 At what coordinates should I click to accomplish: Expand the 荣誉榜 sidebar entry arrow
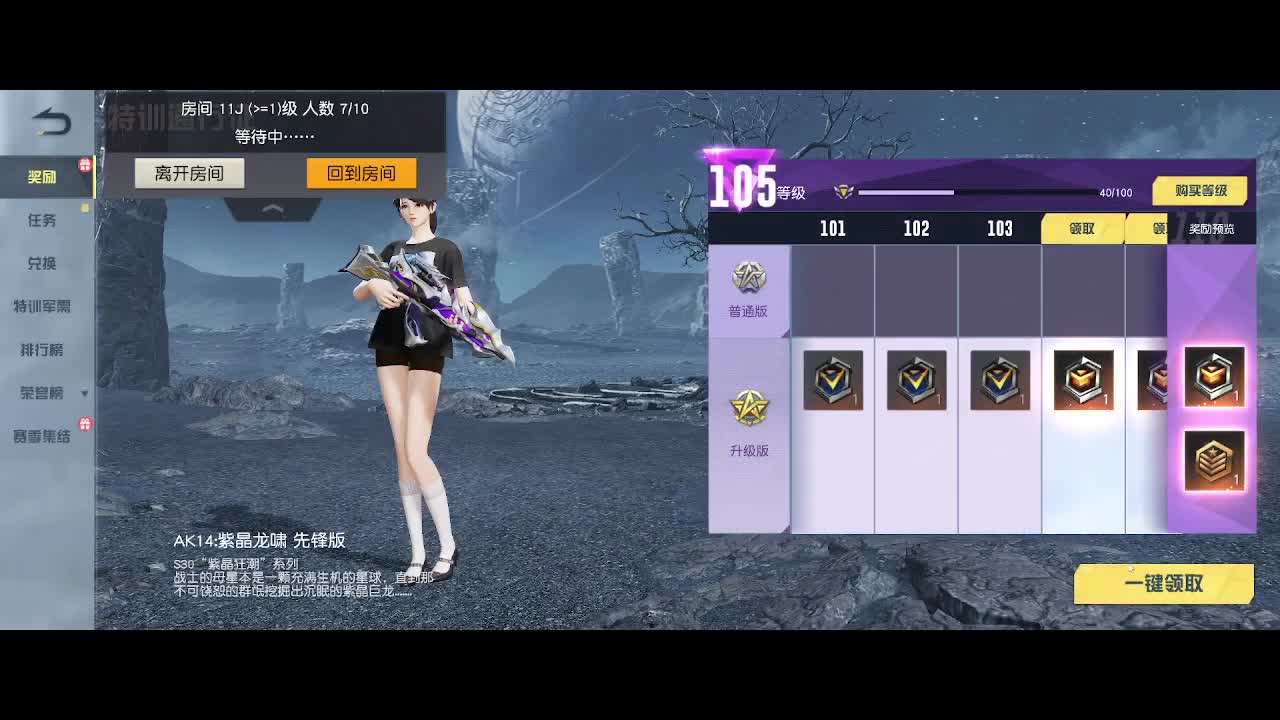(x=84, y=394)
